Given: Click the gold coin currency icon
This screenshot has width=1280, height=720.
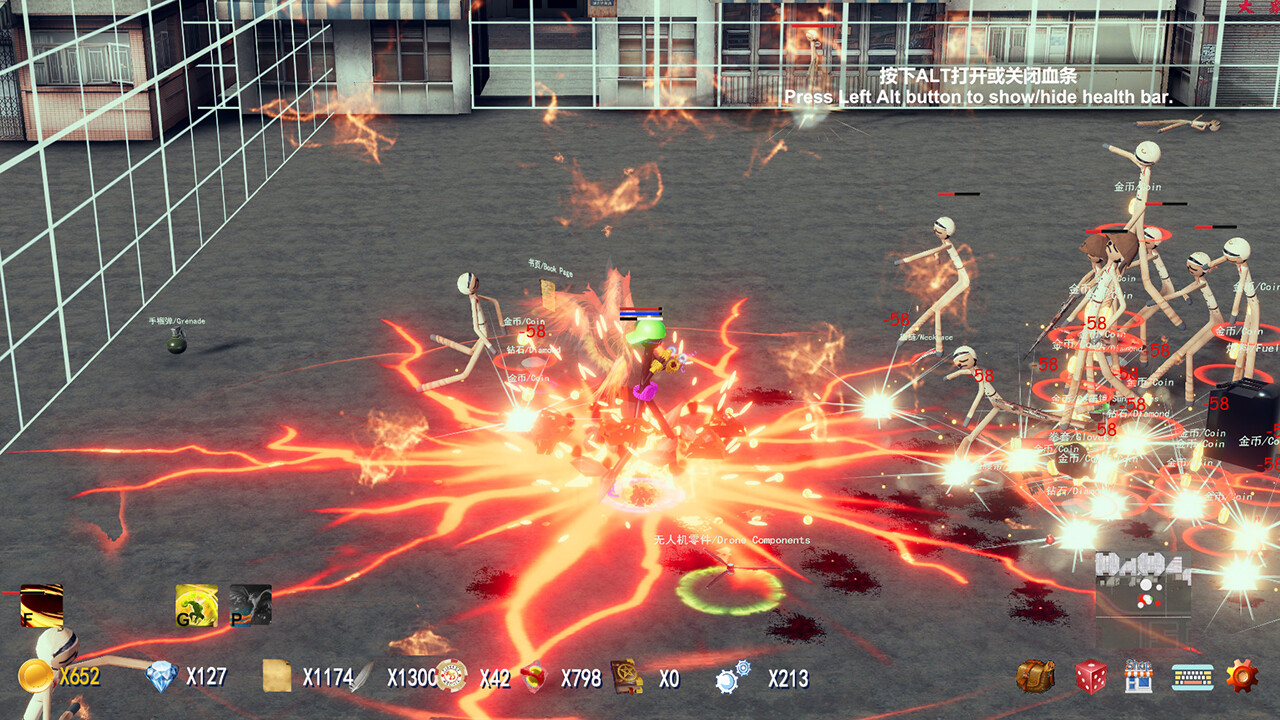Looking at the screenshot, I should click(x=36, y=676).
